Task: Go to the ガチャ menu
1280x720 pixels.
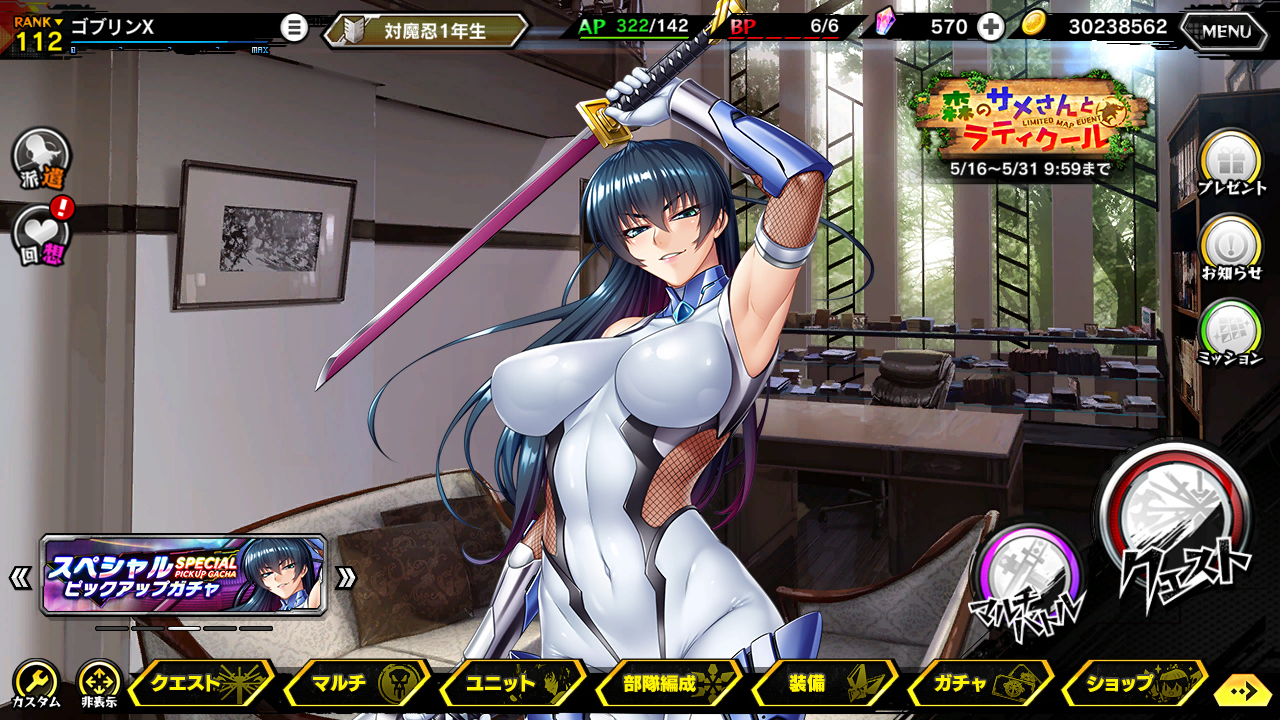Action: (980, 684)
